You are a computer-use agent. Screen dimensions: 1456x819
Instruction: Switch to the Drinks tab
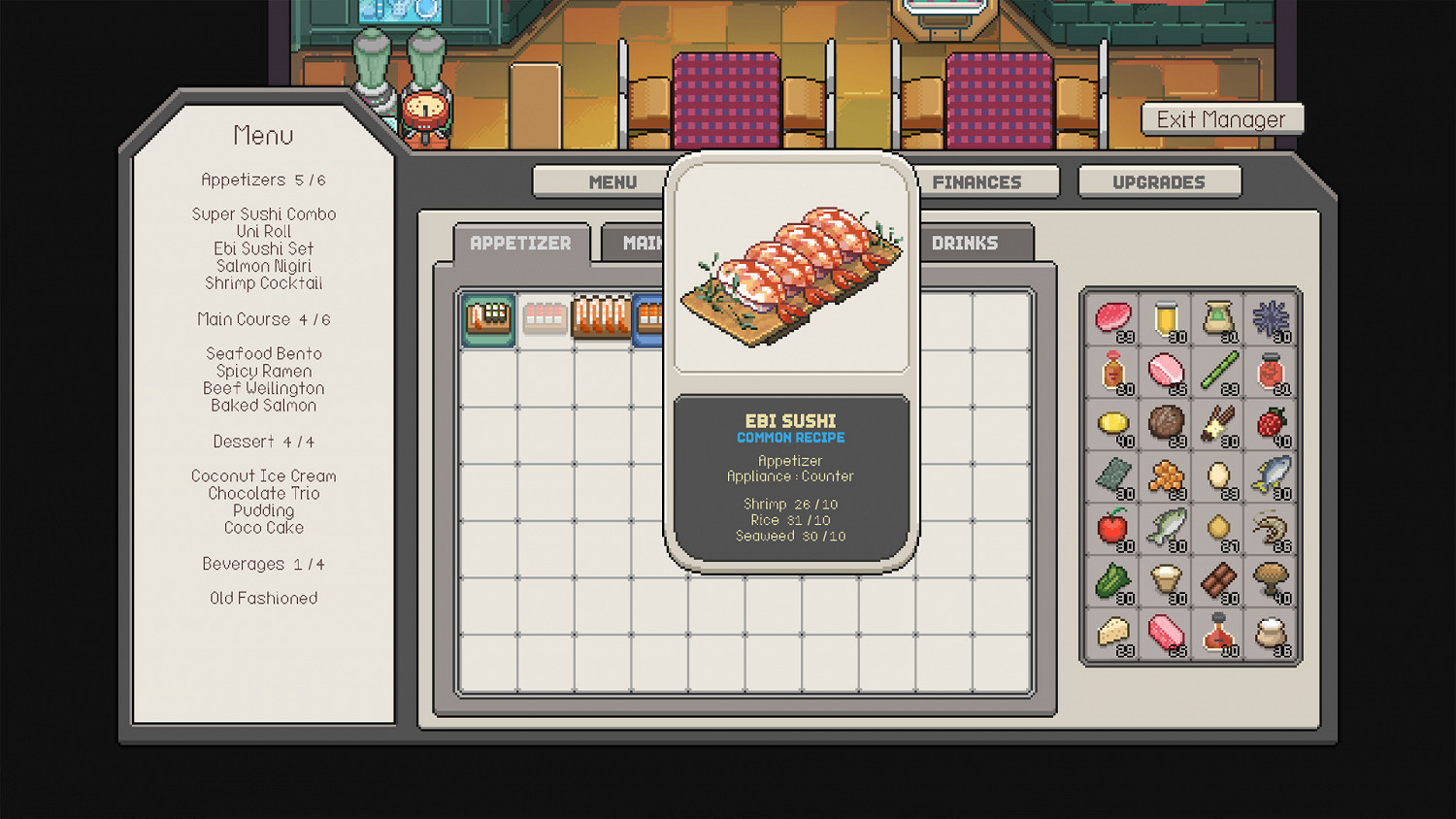(x=965, y=243)
